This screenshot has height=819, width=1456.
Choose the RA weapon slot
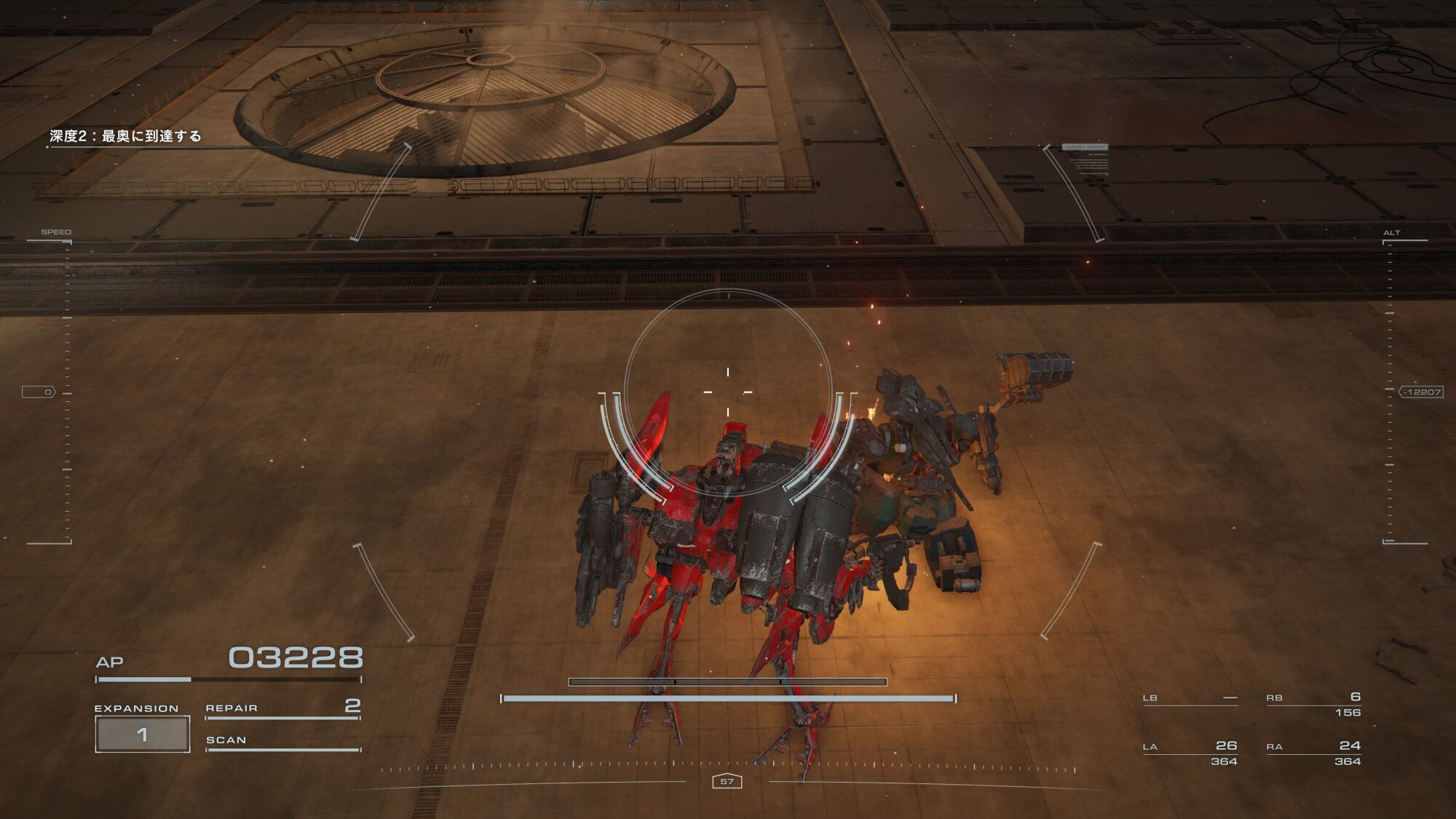point(1313,752)
